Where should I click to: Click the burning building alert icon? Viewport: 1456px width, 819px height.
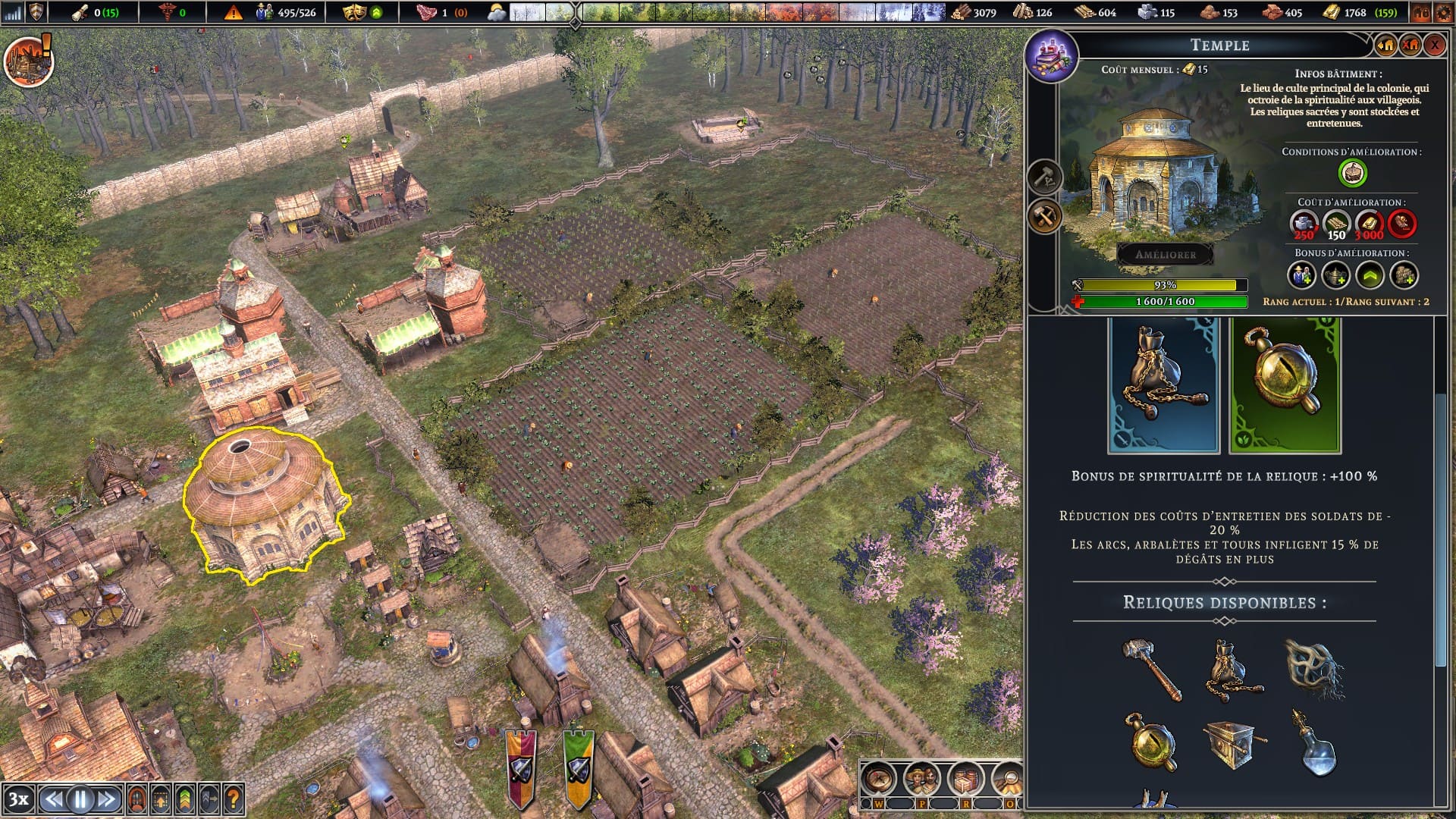29,59
